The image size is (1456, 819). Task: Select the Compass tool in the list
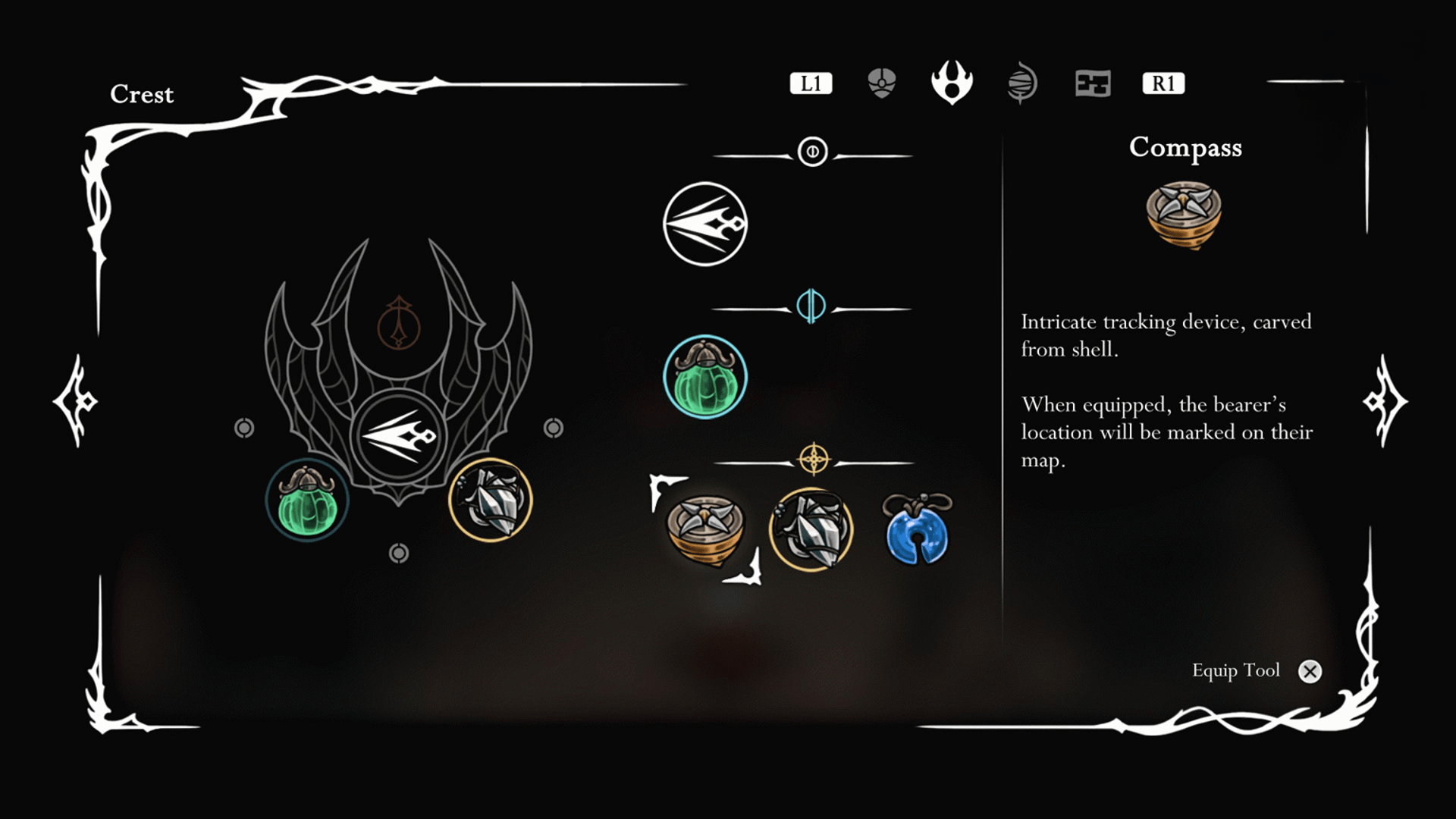pyautogui.click(x=705, y=529)
